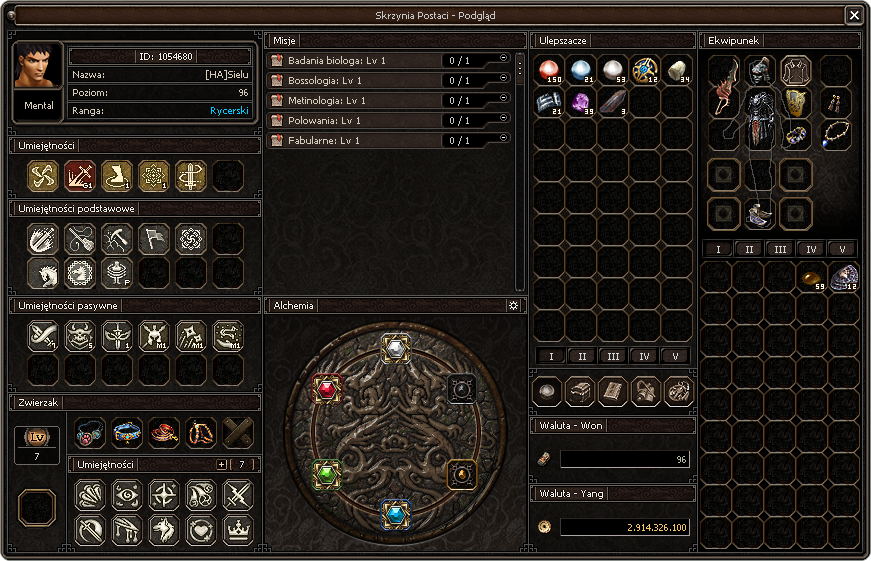Open the book icon button

[x=612, y=391]
